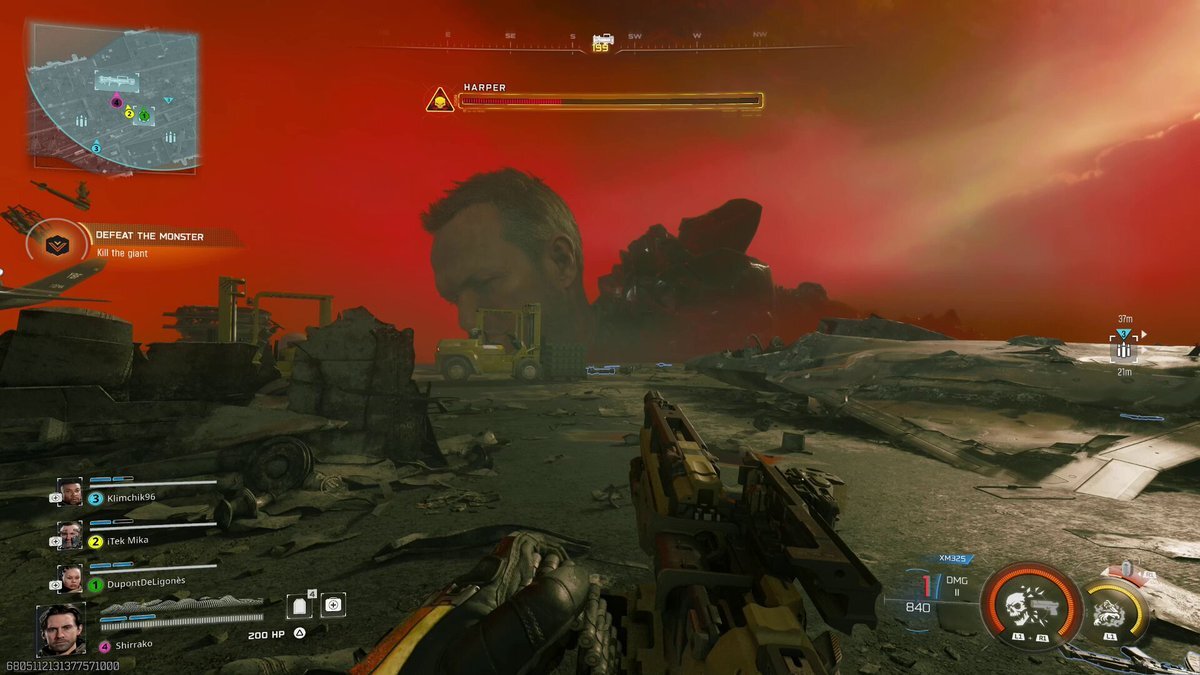Select the ammo cache waypoint marker
1200x675 pixels.
click(1124, 350)
